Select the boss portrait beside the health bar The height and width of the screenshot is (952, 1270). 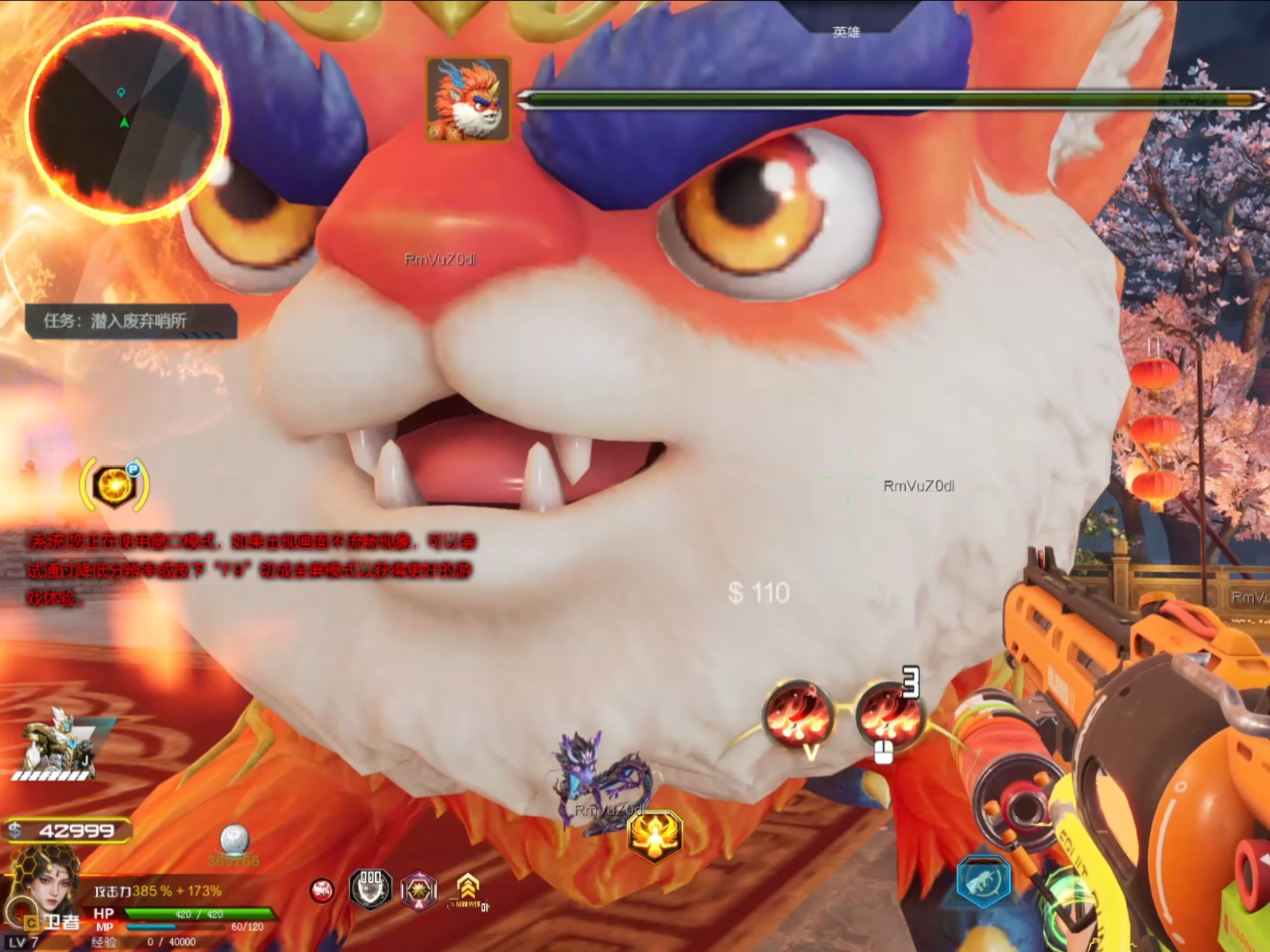[468, 100]
